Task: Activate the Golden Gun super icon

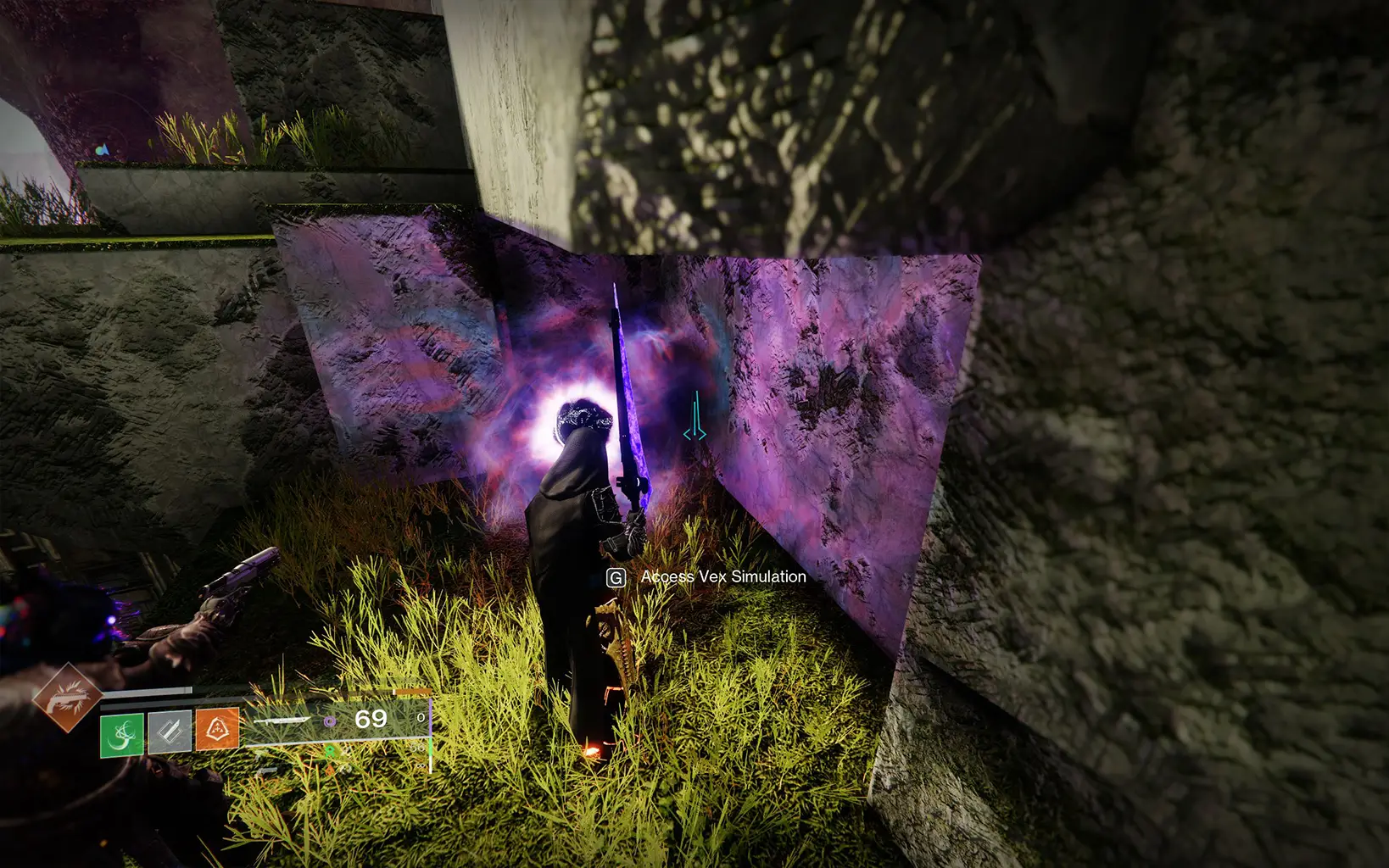Action: pyautogui.click(x=67, y=698)
